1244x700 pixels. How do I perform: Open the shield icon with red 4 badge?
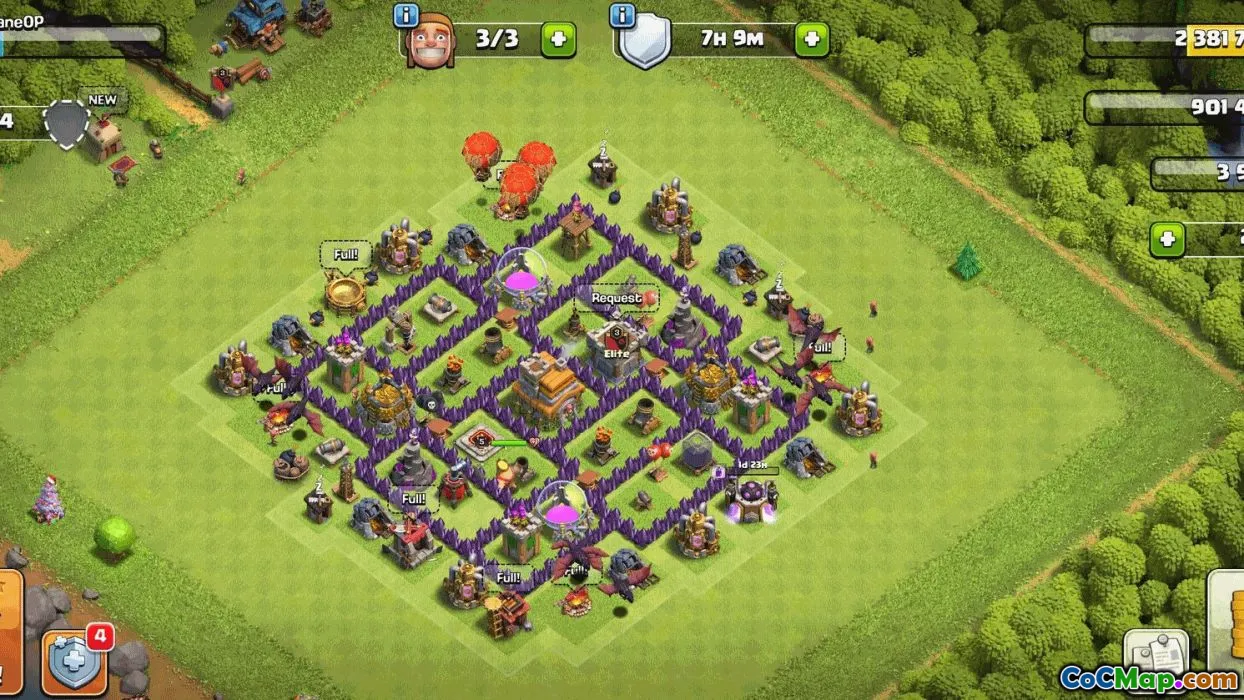[x=76, y=662]
